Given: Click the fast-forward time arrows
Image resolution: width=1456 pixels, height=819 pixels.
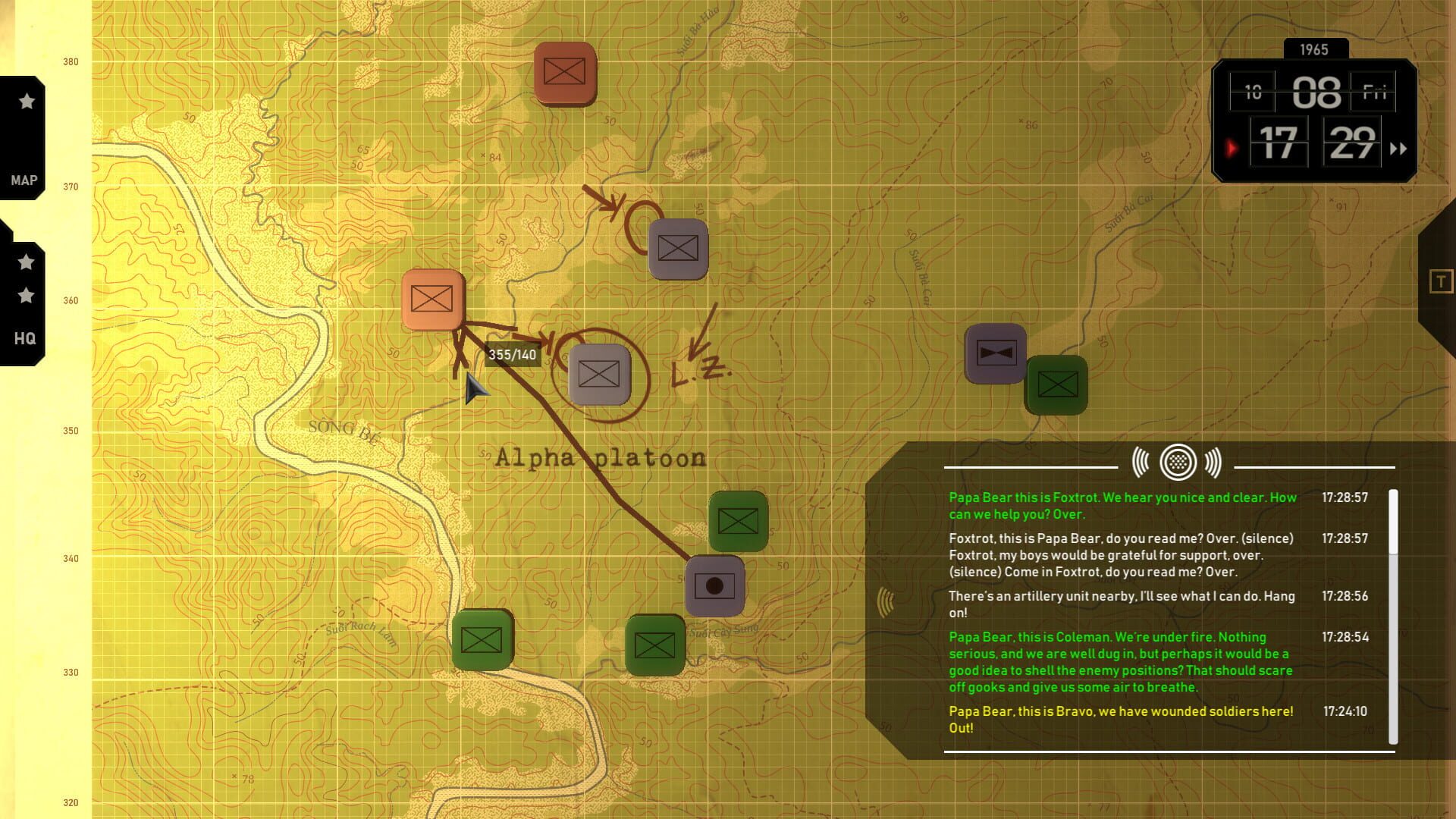Looking at the screenshot, I should click(x=1398, y=149).
